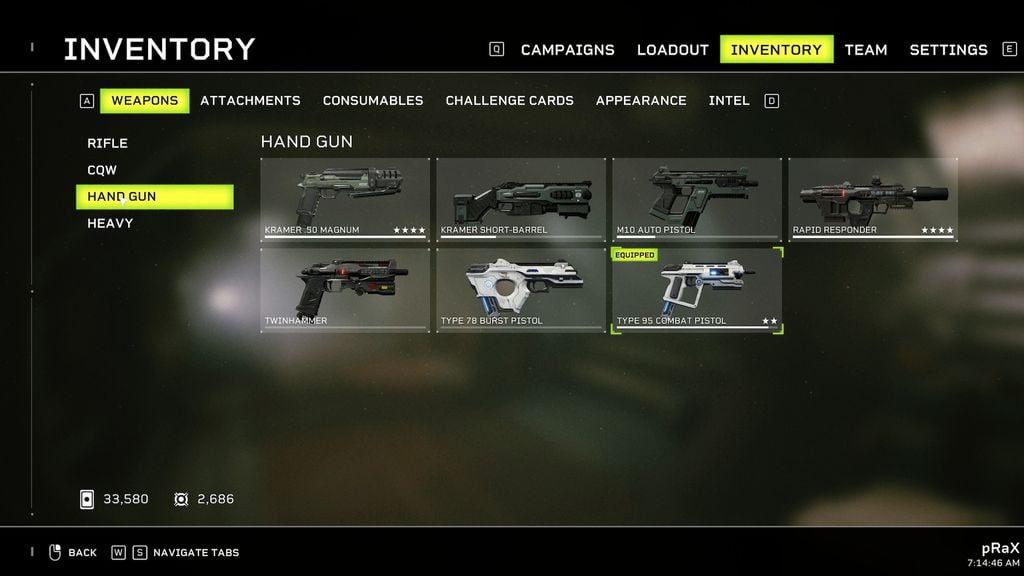Go to the Team tab
Screen dimensions: 1024x576
point(865,50)
